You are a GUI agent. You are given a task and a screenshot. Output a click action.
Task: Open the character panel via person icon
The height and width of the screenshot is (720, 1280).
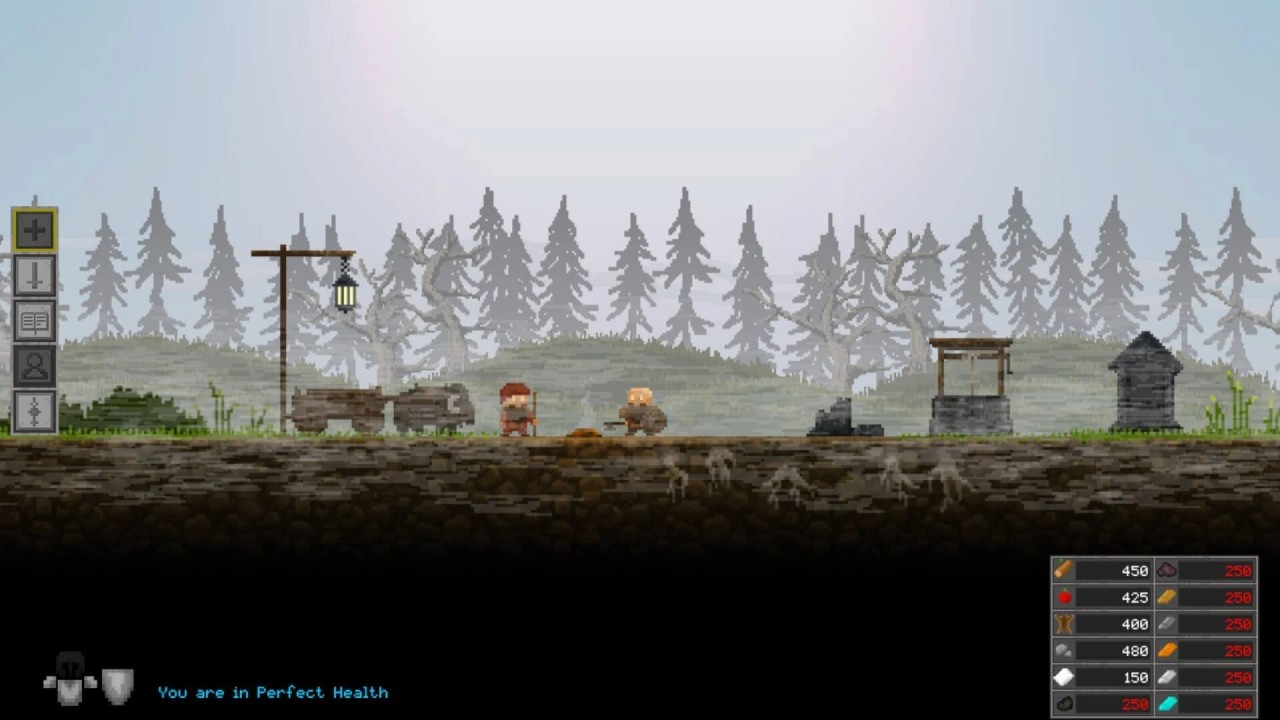(33, 367)
